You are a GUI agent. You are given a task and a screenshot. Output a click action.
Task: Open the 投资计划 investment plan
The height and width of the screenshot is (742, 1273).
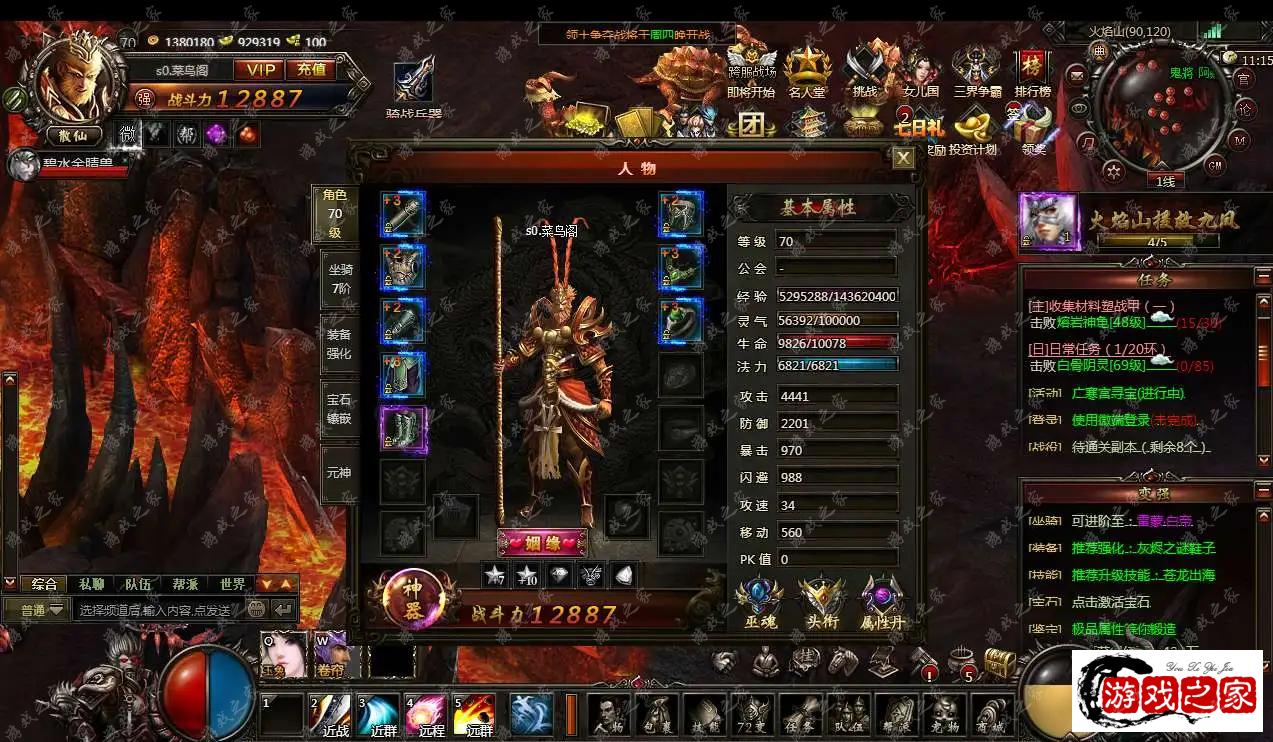tap(973, 130)
